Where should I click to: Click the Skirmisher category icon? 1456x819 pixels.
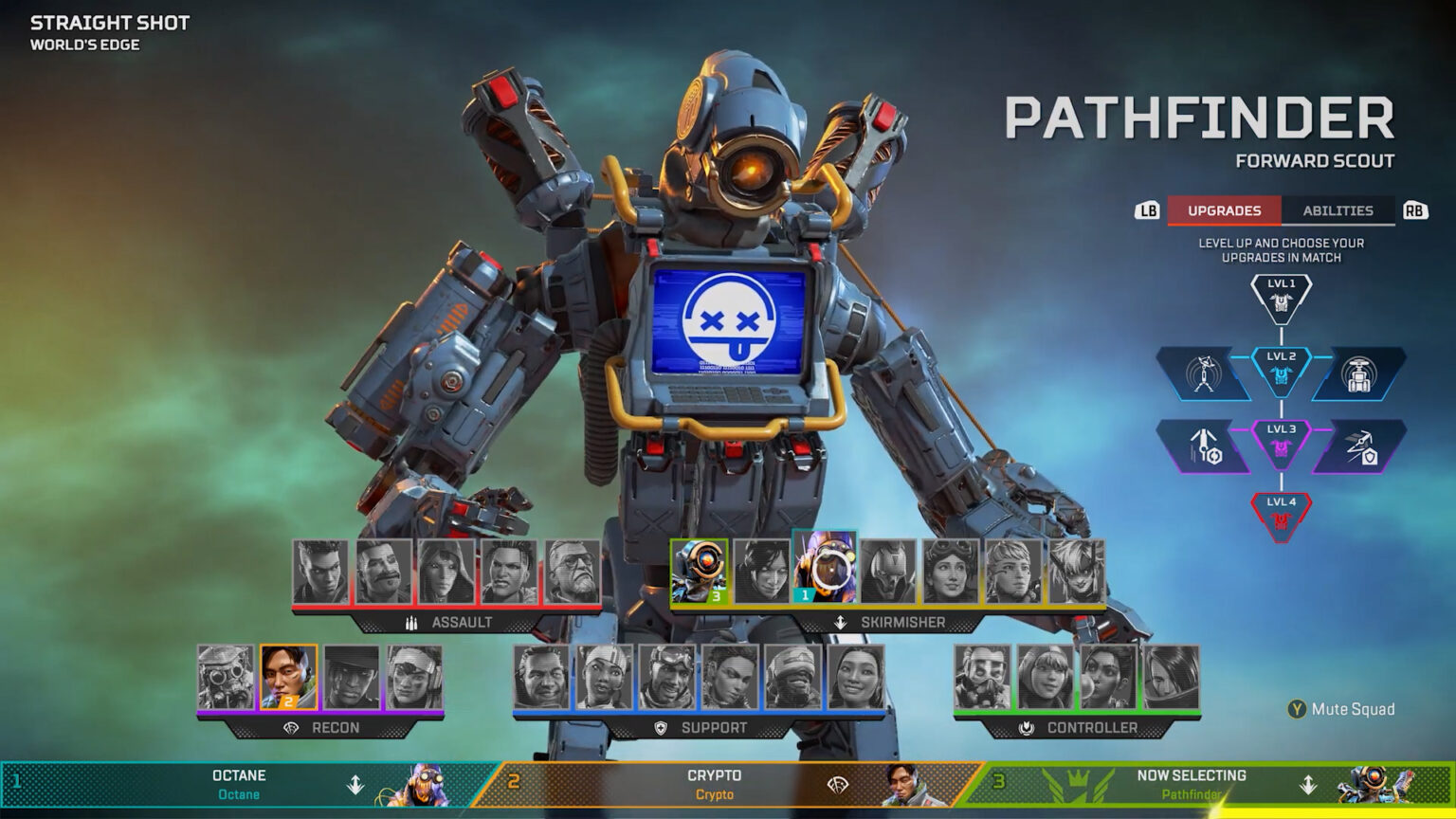(840, 624)
